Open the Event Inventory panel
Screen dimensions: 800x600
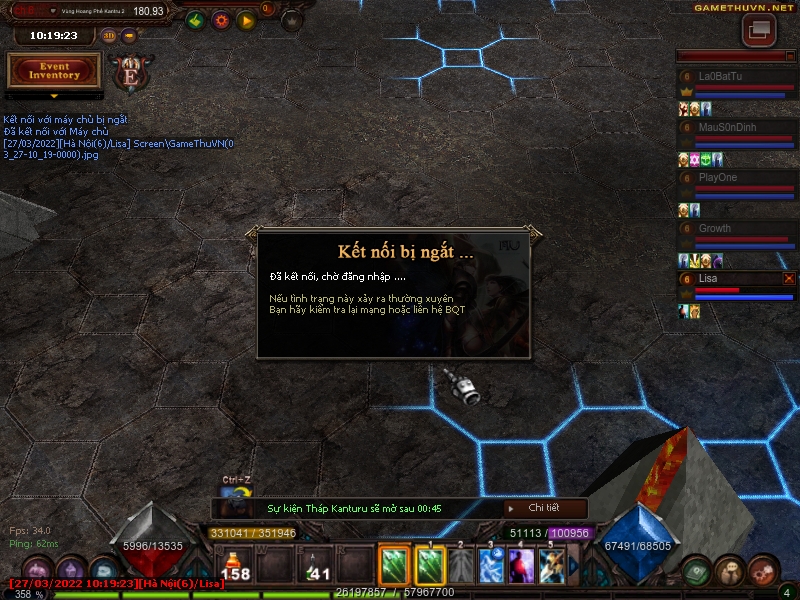pos(54,70)
